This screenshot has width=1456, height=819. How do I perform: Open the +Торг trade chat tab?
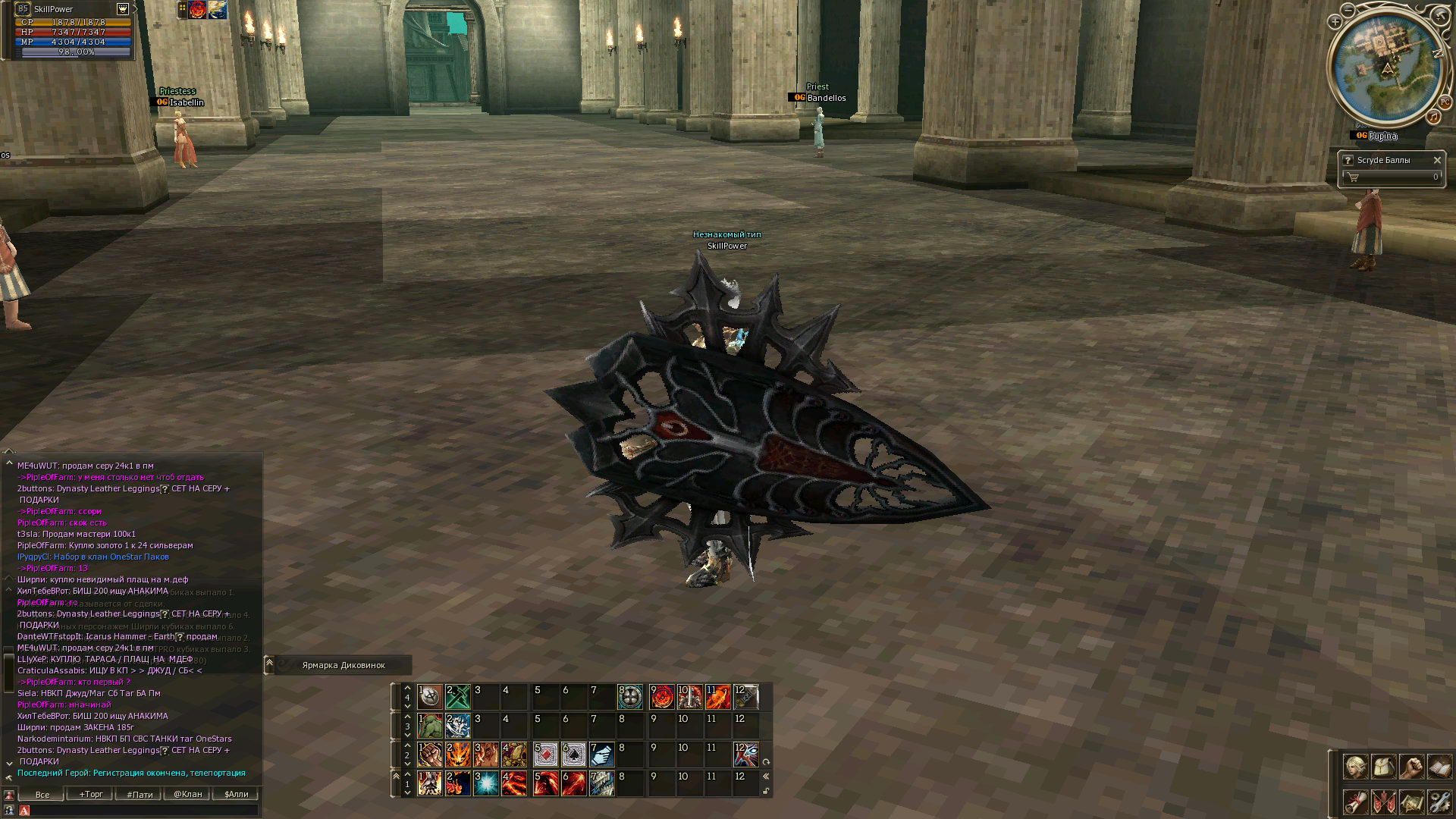click(x=90, y=794)
